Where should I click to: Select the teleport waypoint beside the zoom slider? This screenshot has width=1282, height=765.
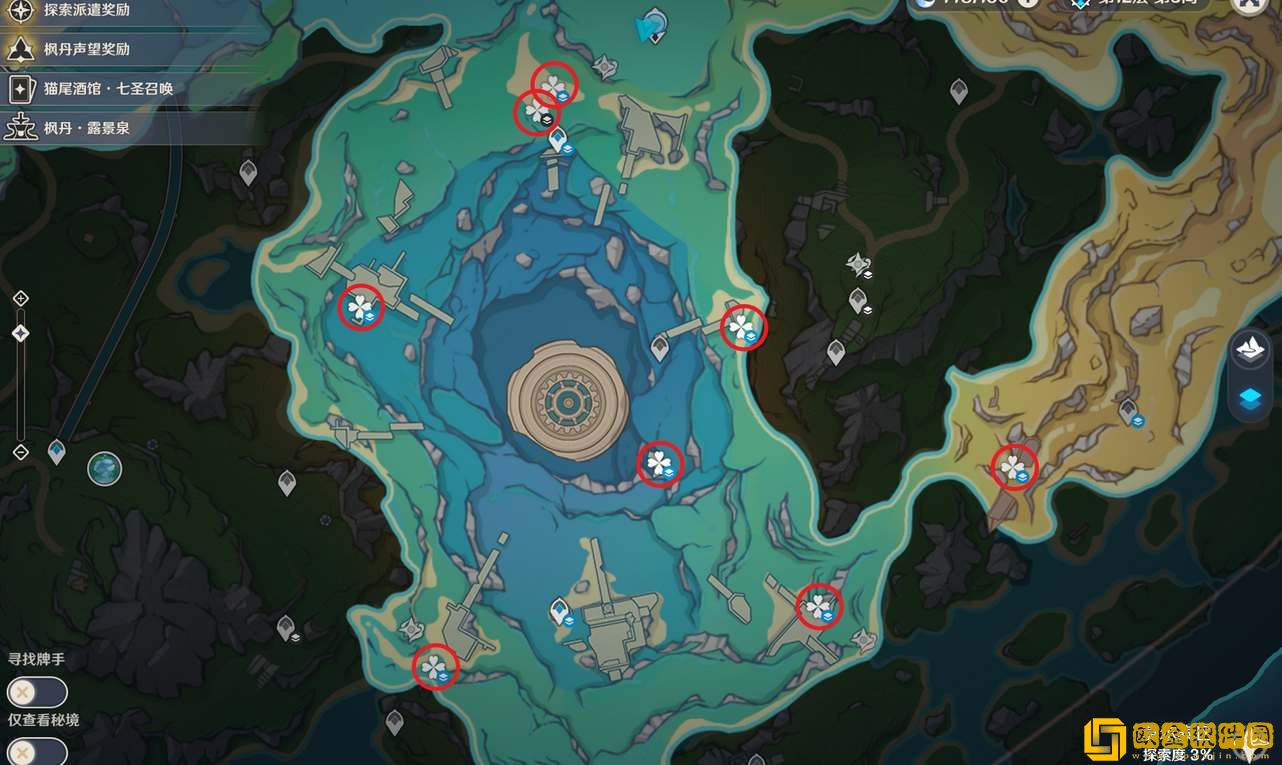[x=57, y=452]
